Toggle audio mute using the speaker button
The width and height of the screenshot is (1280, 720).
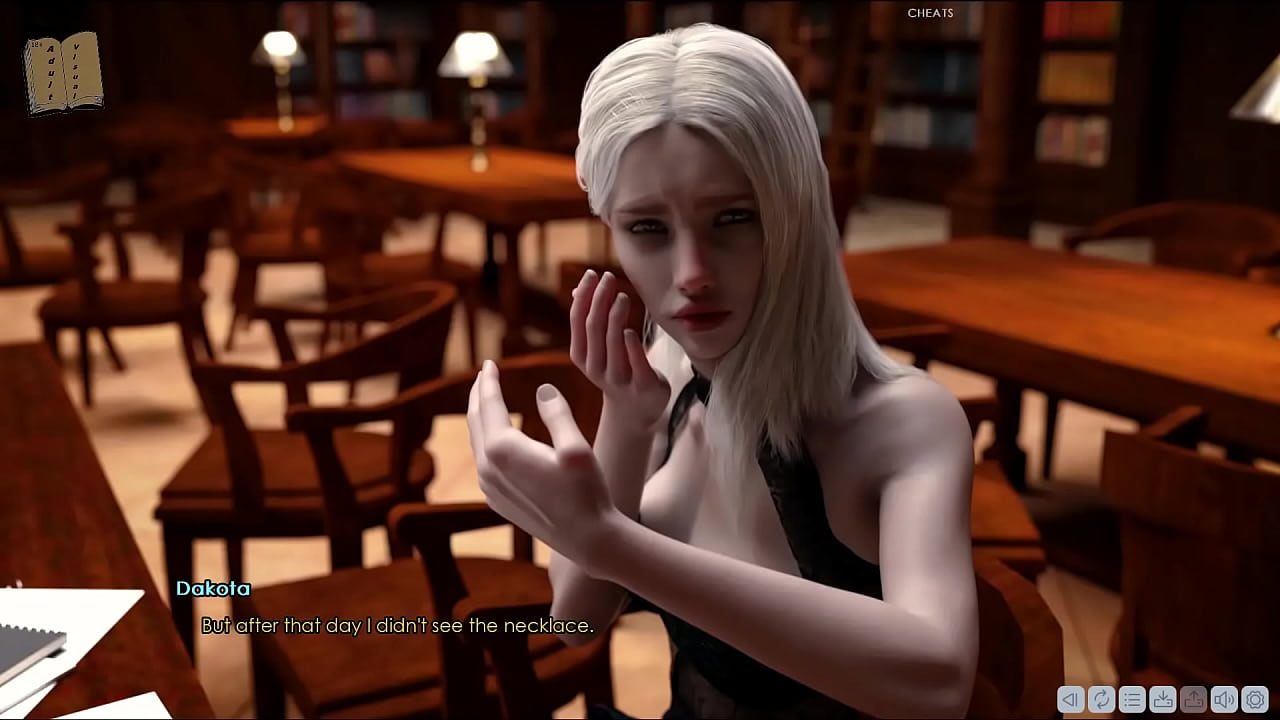pos(1225,700)
